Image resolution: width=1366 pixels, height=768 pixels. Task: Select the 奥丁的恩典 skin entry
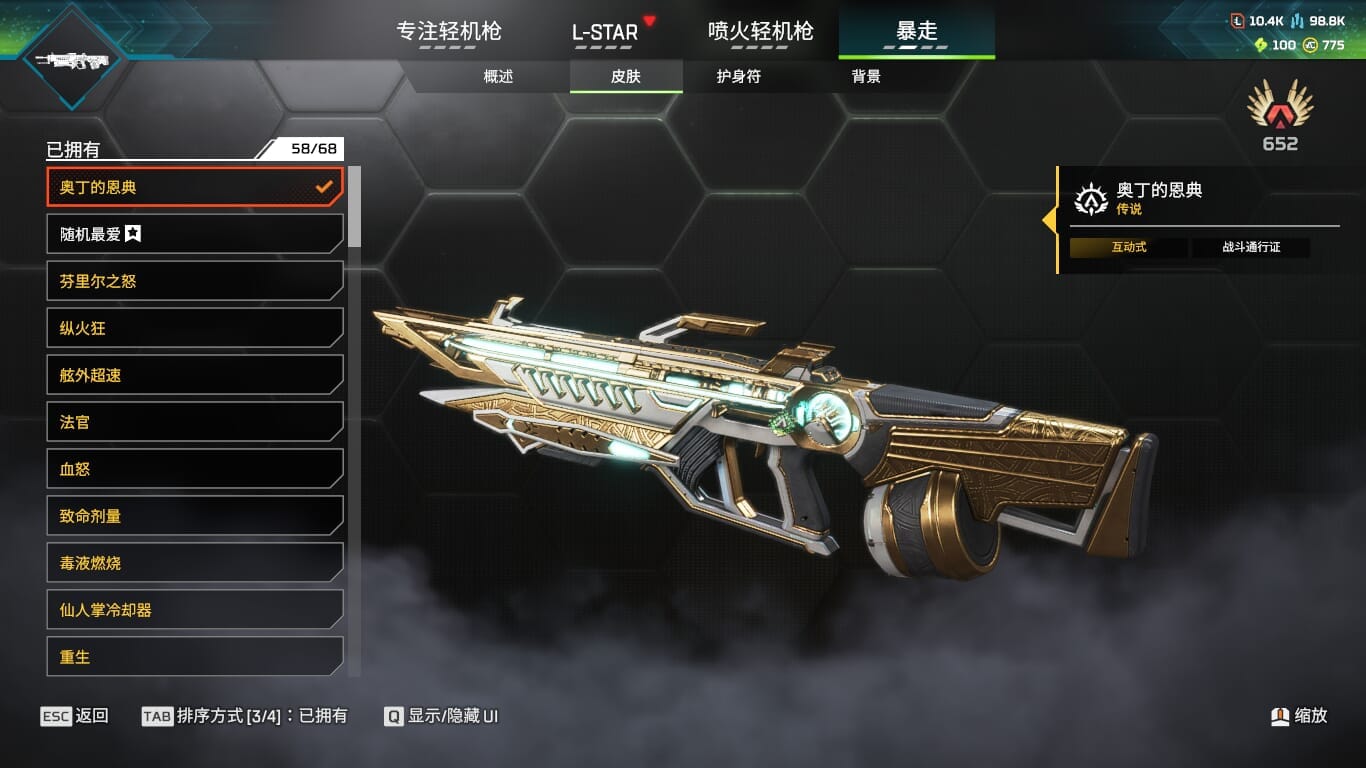[195, 187]
